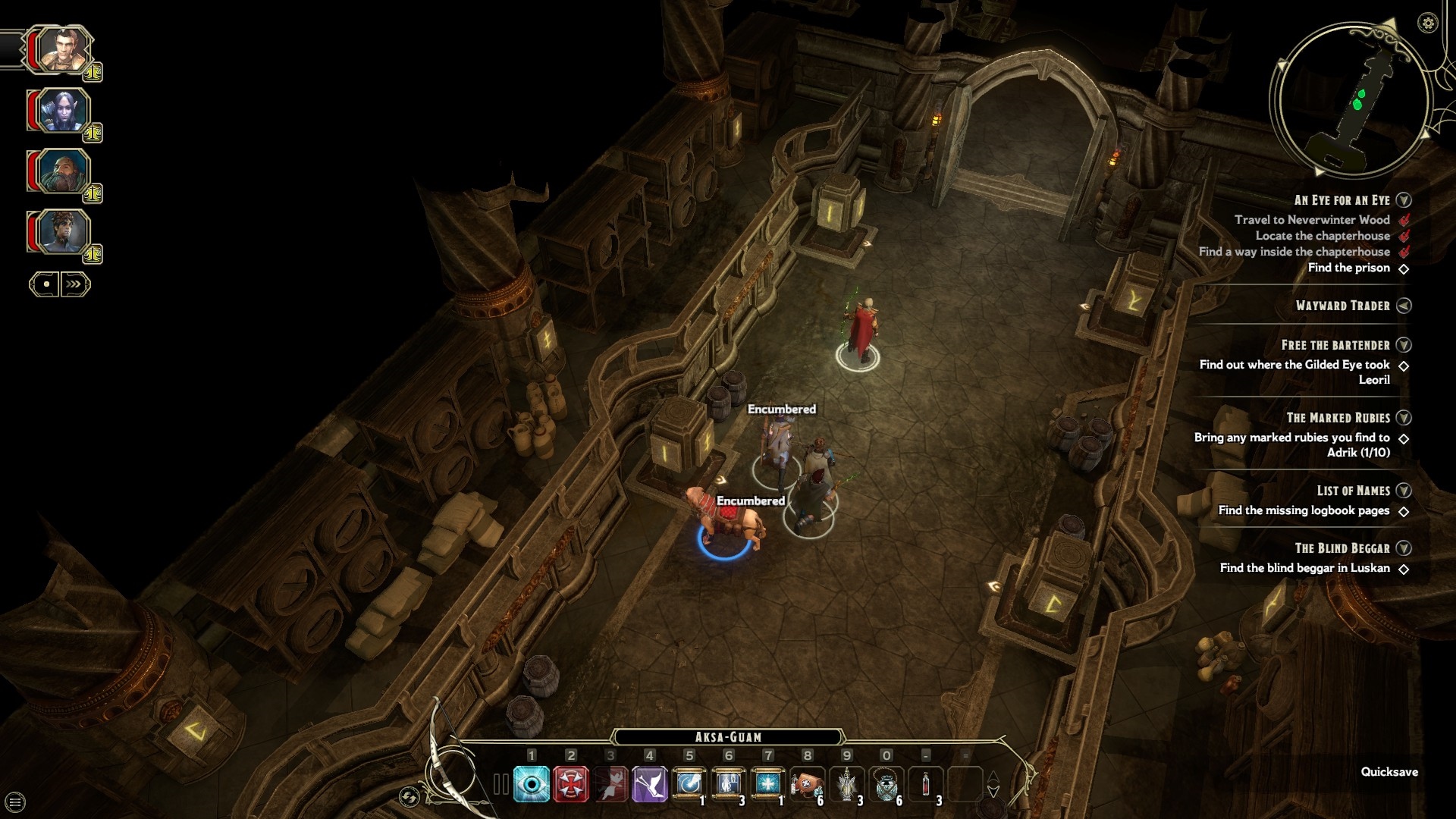Screen dimensions: 1456x819
Task: Select the pale elf archer party portrait
Action: point(61,111)
